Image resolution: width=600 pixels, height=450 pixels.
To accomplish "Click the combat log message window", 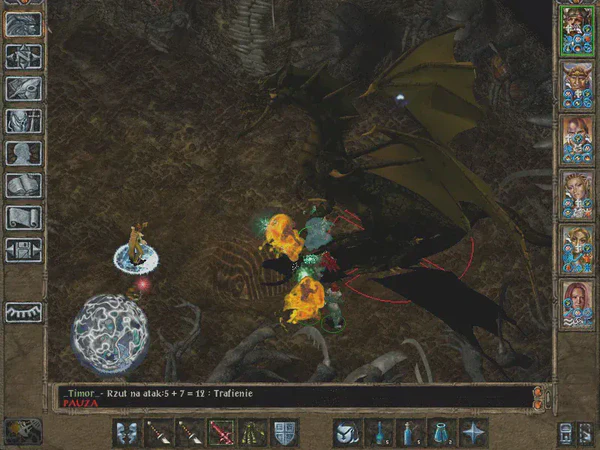I will [290, 397].
